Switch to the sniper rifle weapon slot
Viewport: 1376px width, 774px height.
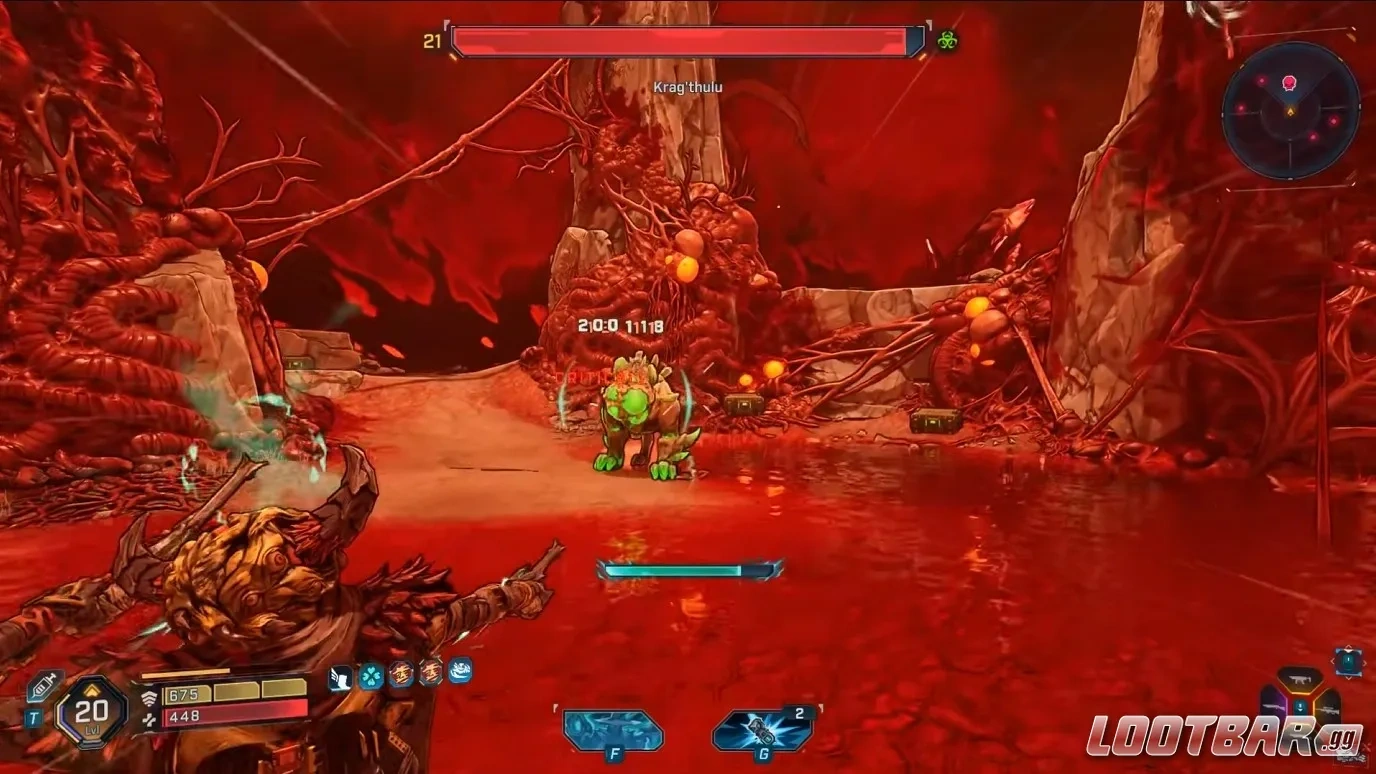1330,710
